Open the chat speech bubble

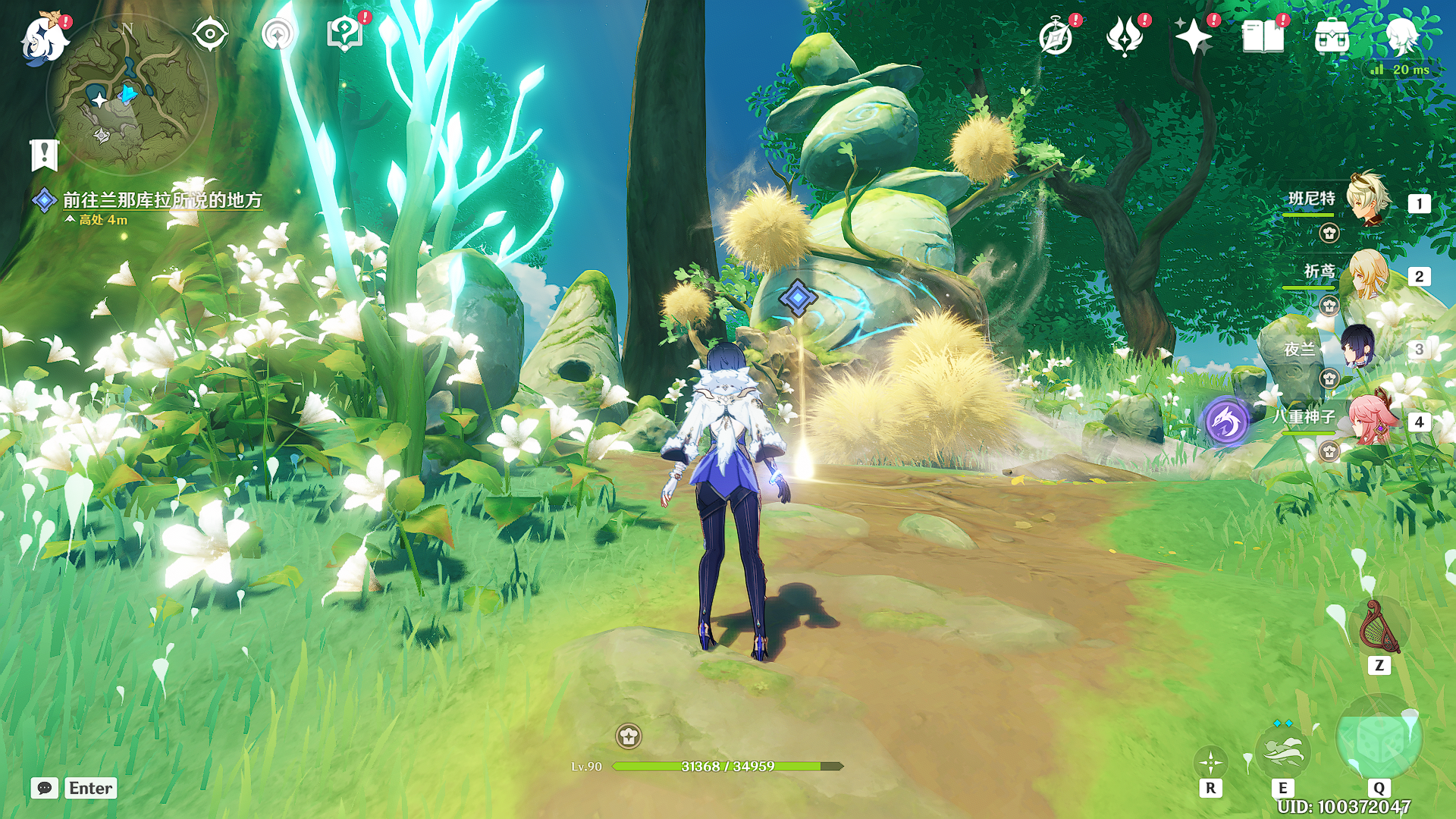click(x=45, y=788)
